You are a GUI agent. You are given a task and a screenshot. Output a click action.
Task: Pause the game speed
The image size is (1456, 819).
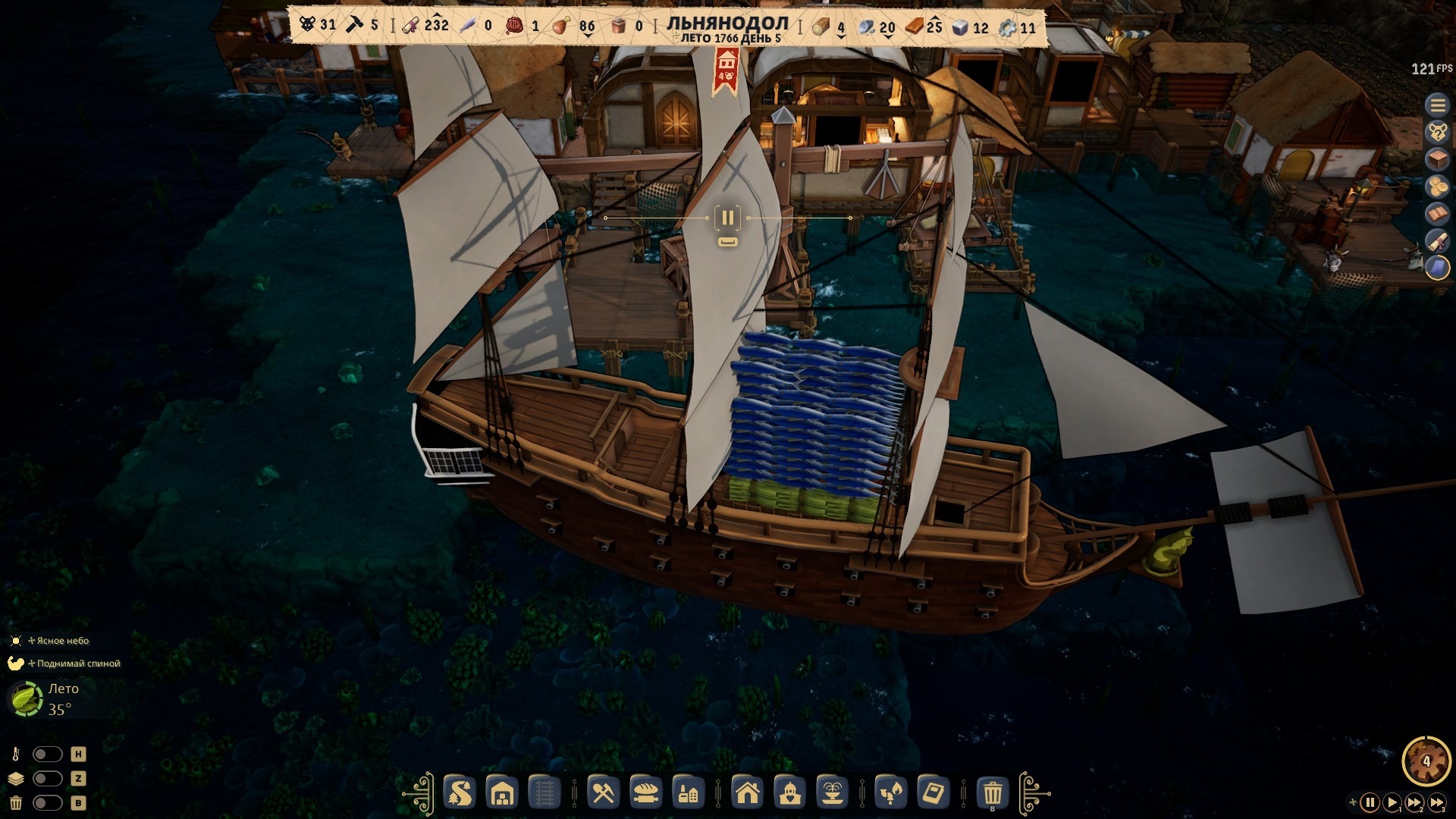click(x=1370, y=802)
